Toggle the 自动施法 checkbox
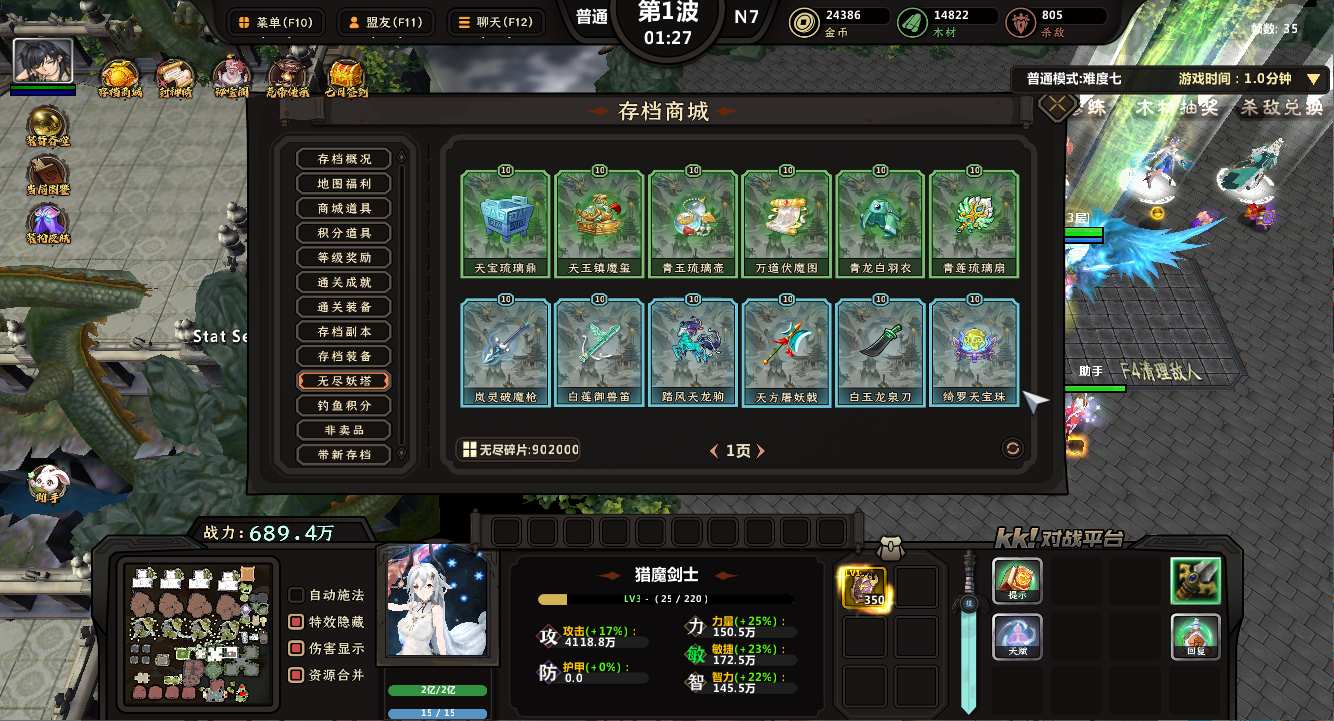The height and width of the screenshot is (721, 1334). pyautogui.click(x=297, y=595)
